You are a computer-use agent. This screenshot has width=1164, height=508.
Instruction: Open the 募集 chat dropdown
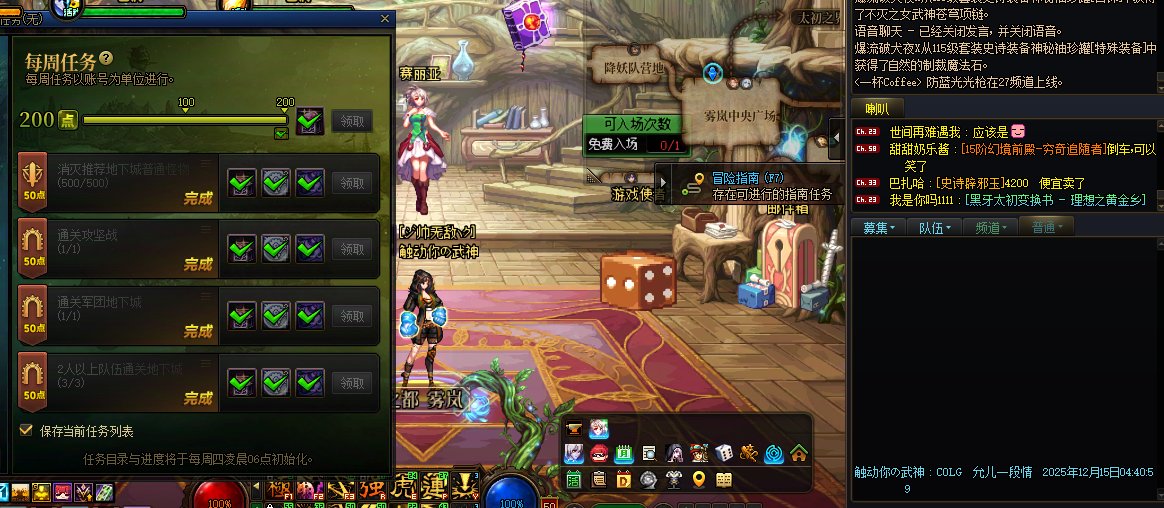pos(879,228)
